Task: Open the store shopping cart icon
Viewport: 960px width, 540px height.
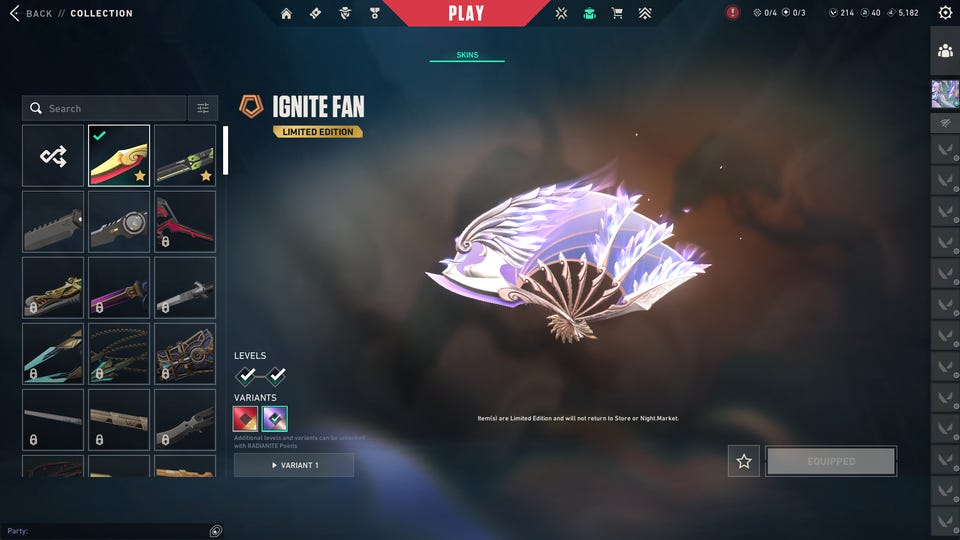Action: point(617,13)
